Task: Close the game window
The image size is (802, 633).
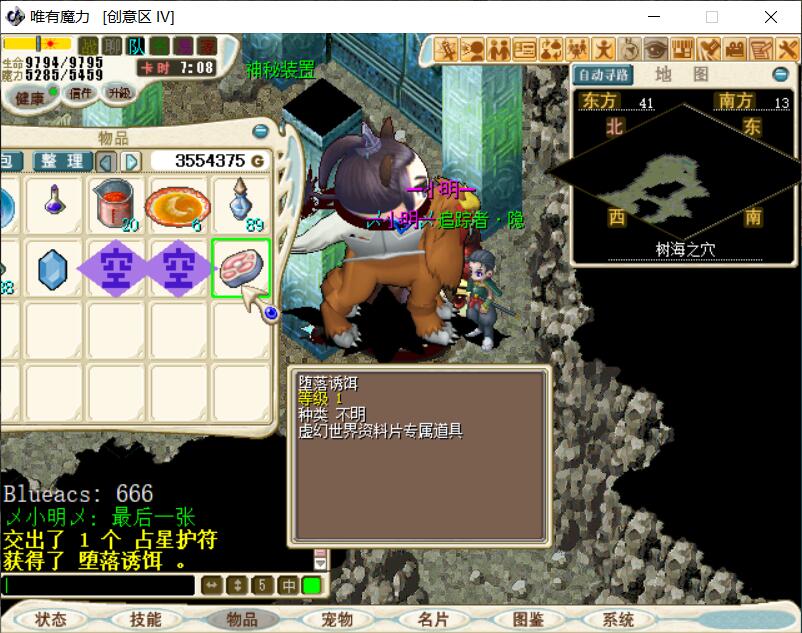Action: 771,17
